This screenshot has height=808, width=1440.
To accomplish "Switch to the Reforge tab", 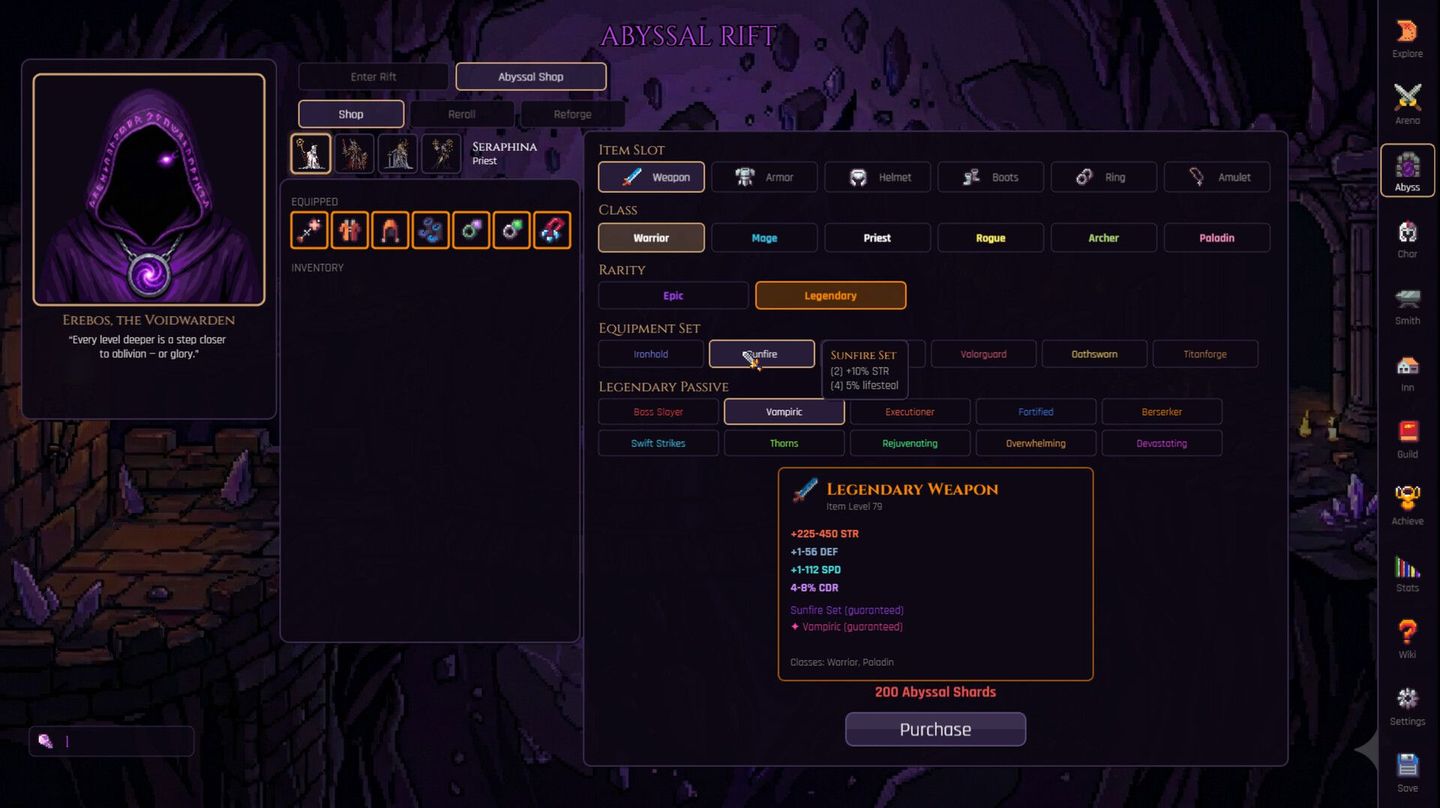I will 572,113.
